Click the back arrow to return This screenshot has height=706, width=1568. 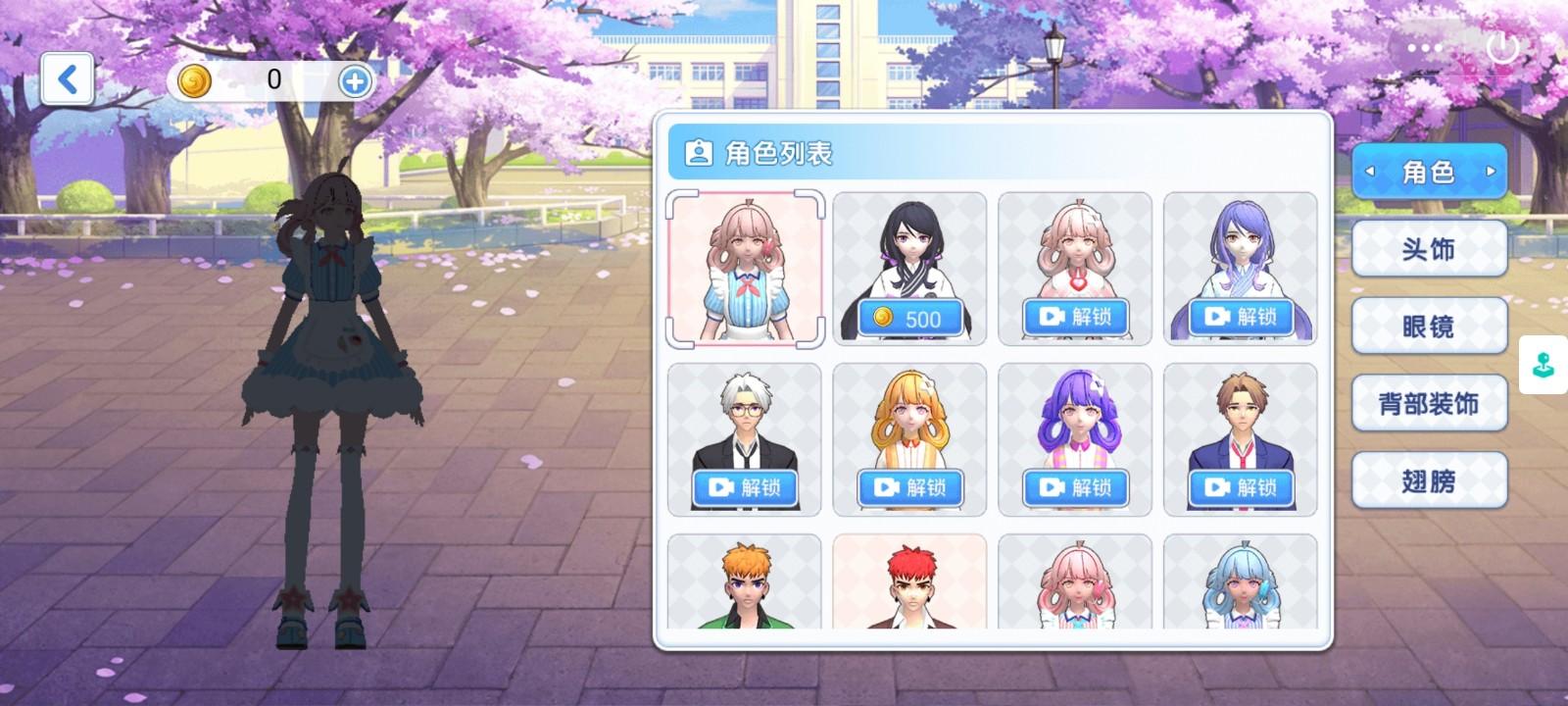(x=67, y=79)
